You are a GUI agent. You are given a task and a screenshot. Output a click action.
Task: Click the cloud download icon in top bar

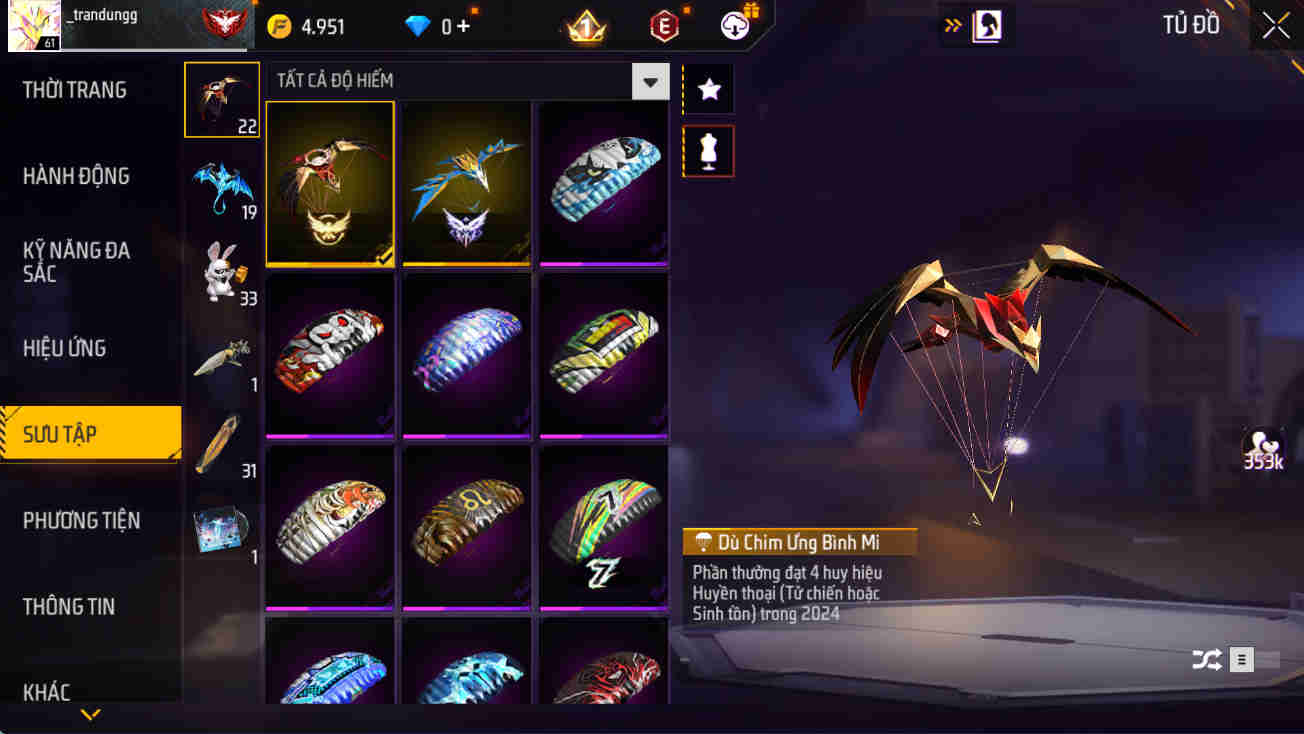point(733,26)
